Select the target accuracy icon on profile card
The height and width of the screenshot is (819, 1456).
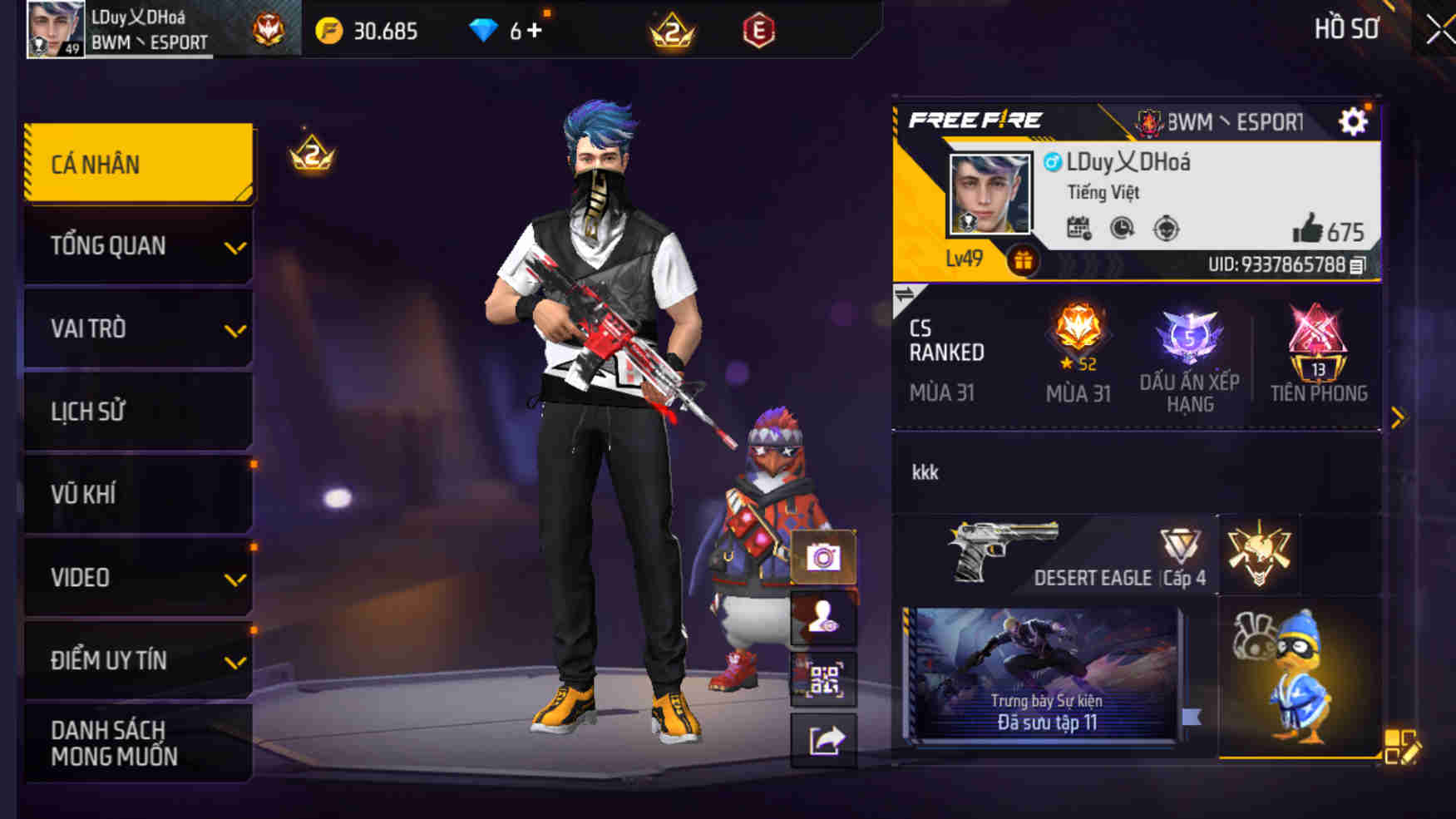pyautogui.click(x=1167, y=227)
